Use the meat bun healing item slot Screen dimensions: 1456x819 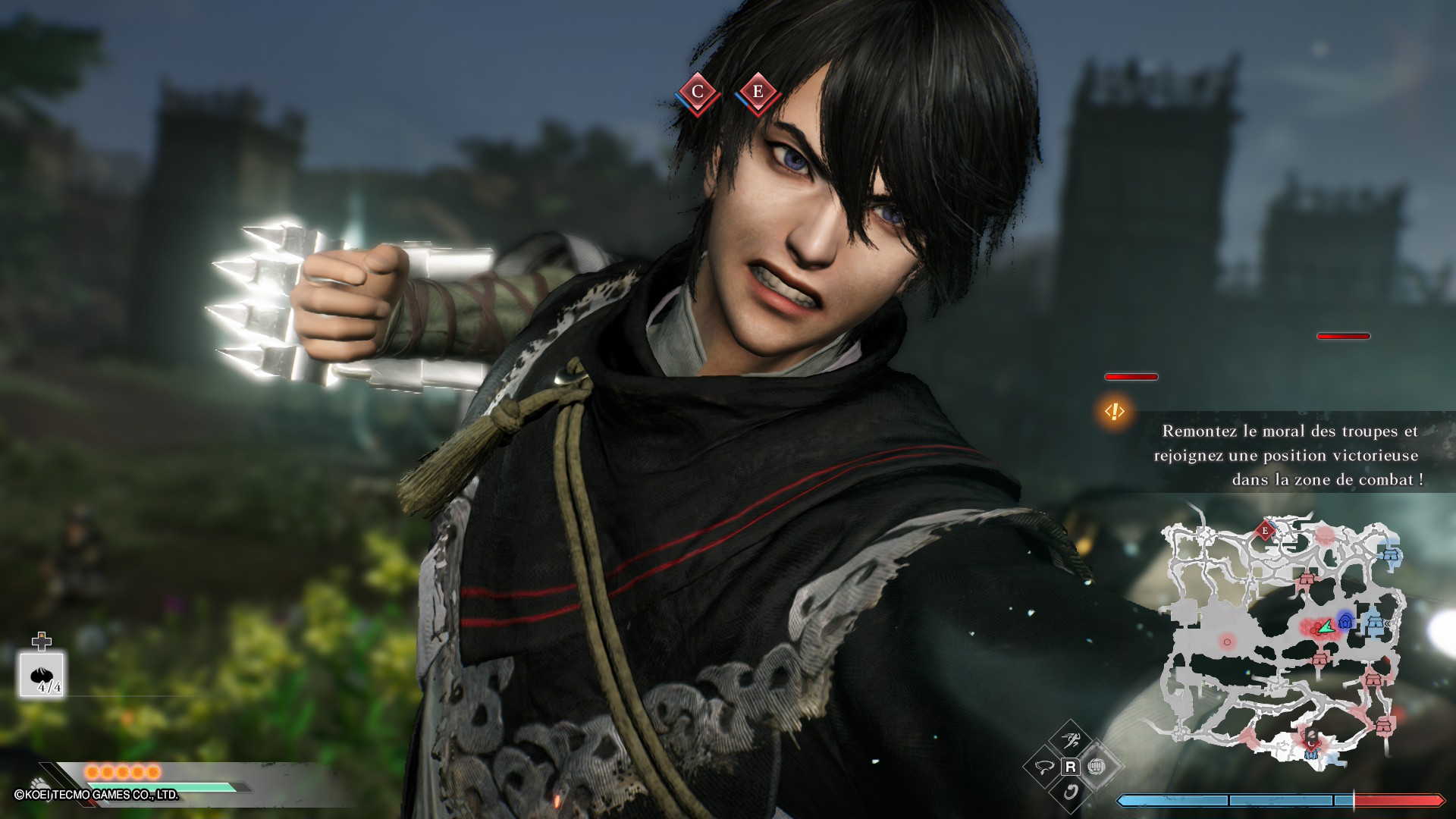[42, 674]
